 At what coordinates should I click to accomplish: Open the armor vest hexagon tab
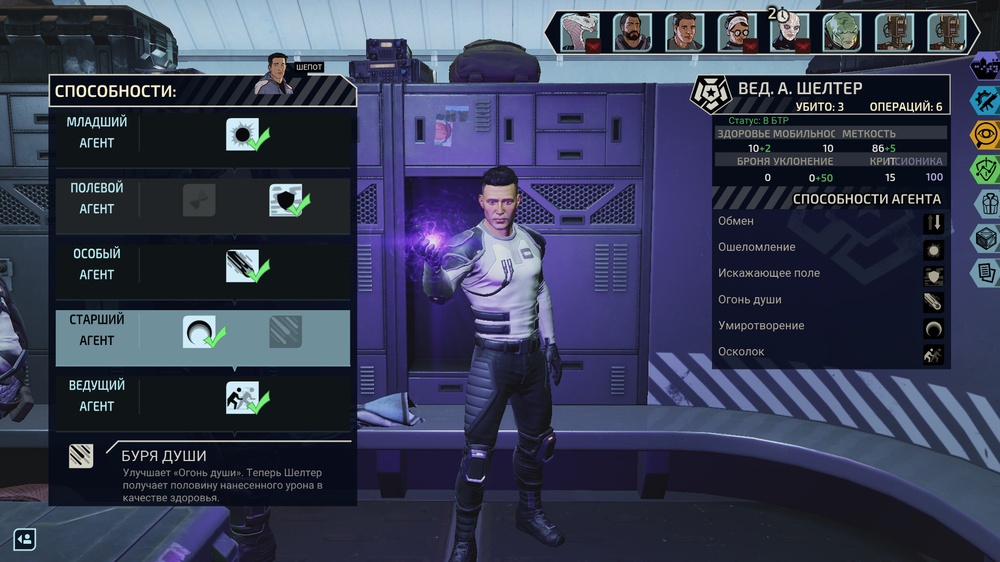pos(986,203)
